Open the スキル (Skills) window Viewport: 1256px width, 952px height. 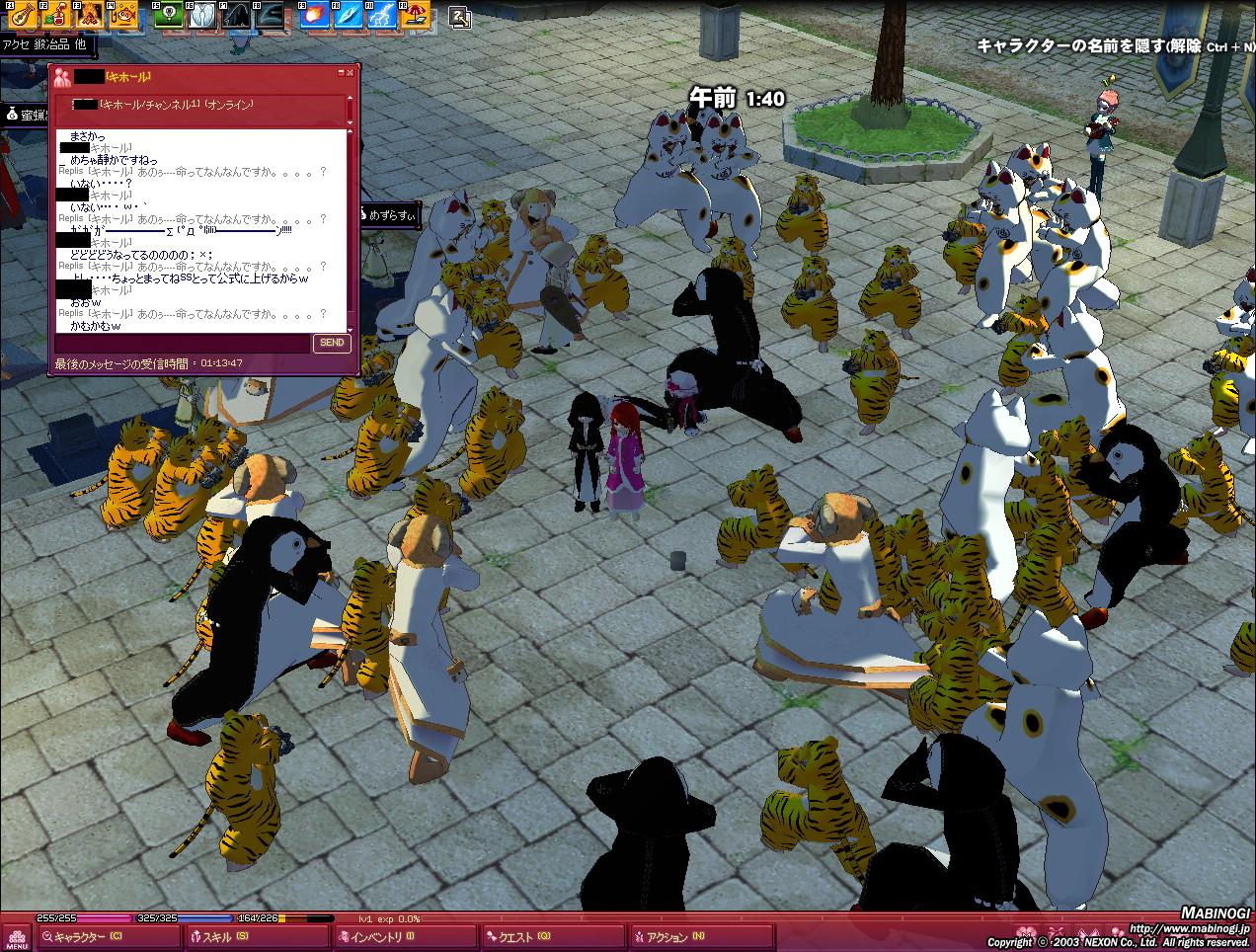click(255, 937)
